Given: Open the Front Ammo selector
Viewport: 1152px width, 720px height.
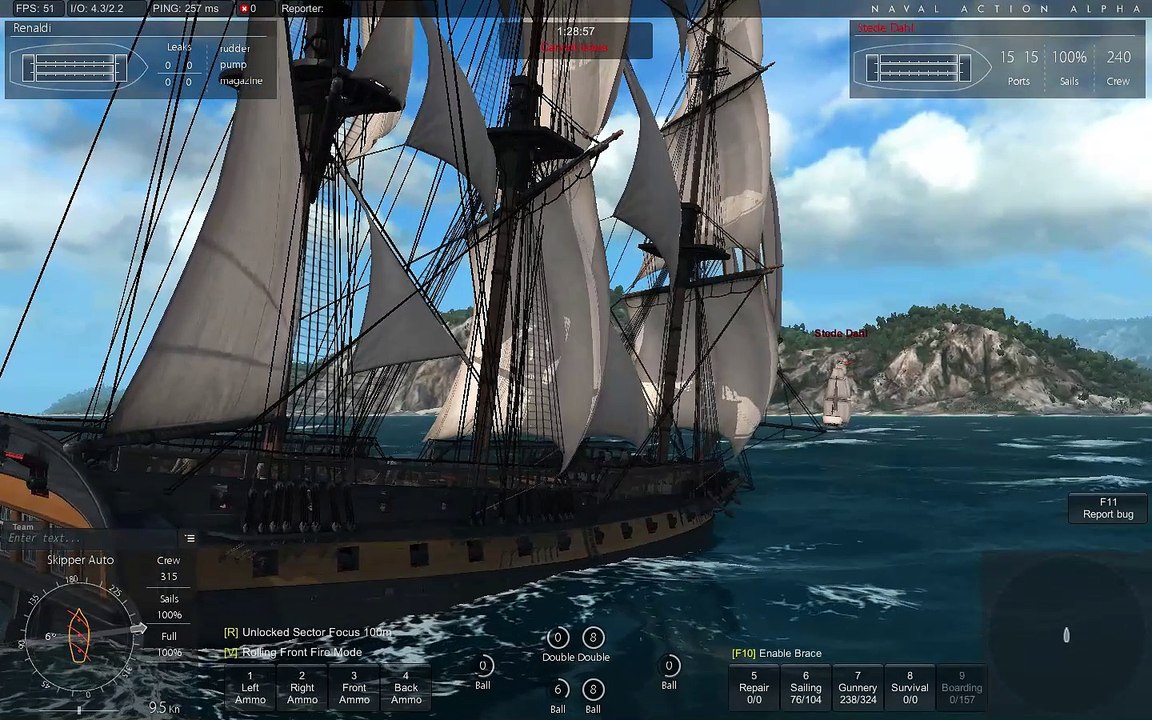Looking at the screenshot, I should [354, 688].
